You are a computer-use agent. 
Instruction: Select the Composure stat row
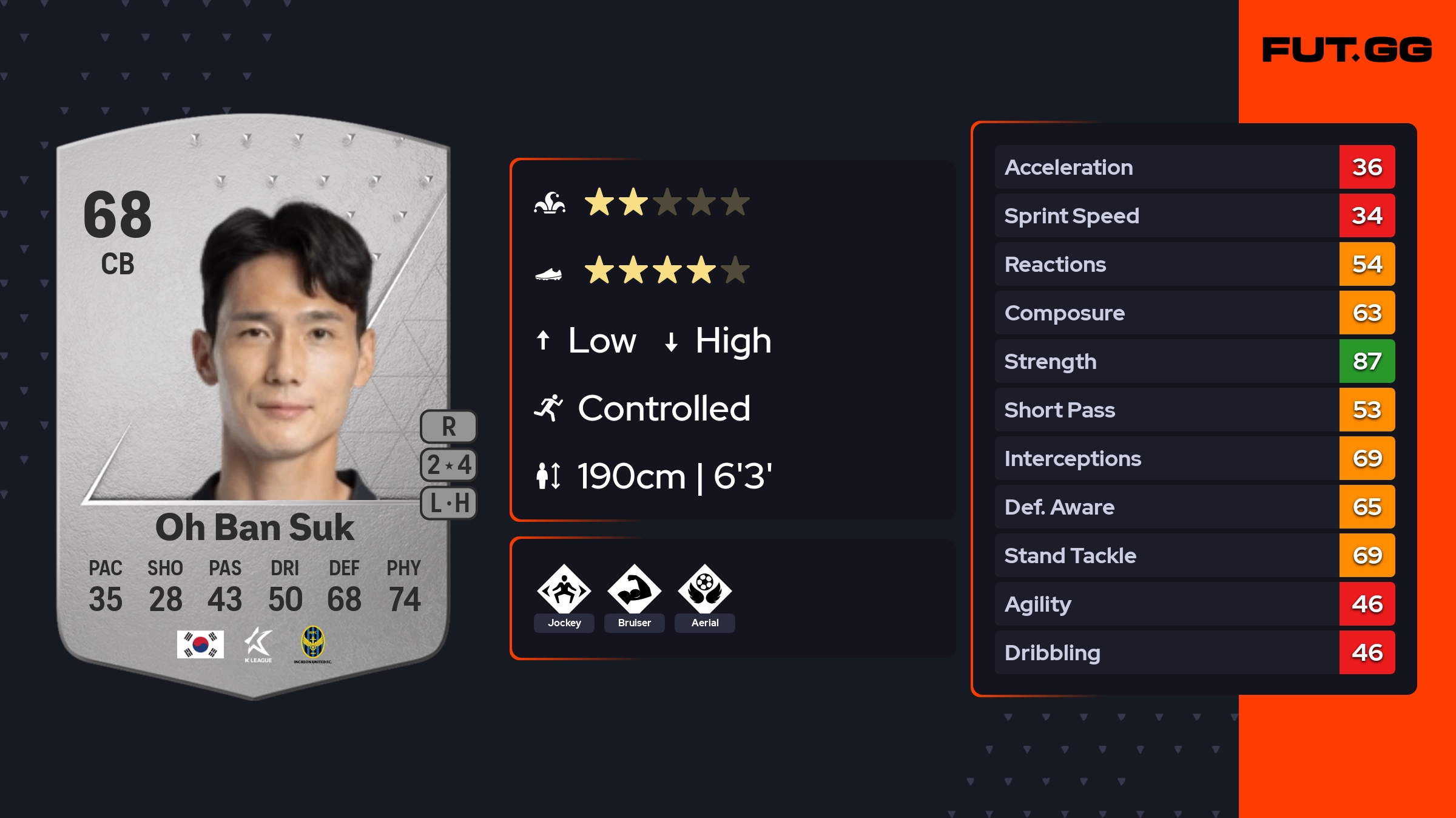[x=1194, y=313]
